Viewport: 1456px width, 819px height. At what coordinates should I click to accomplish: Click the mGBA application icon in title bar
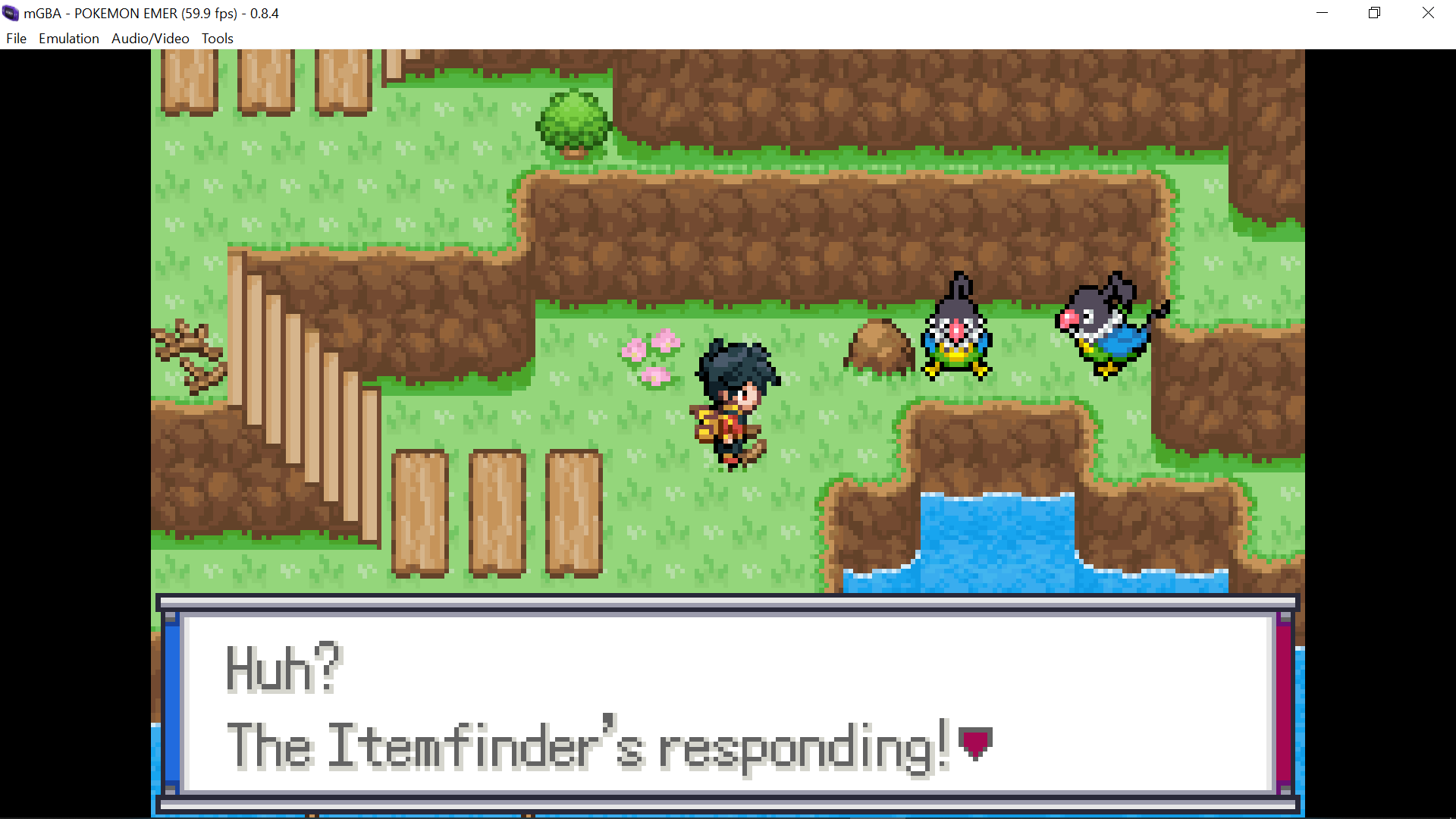(10, 13)
